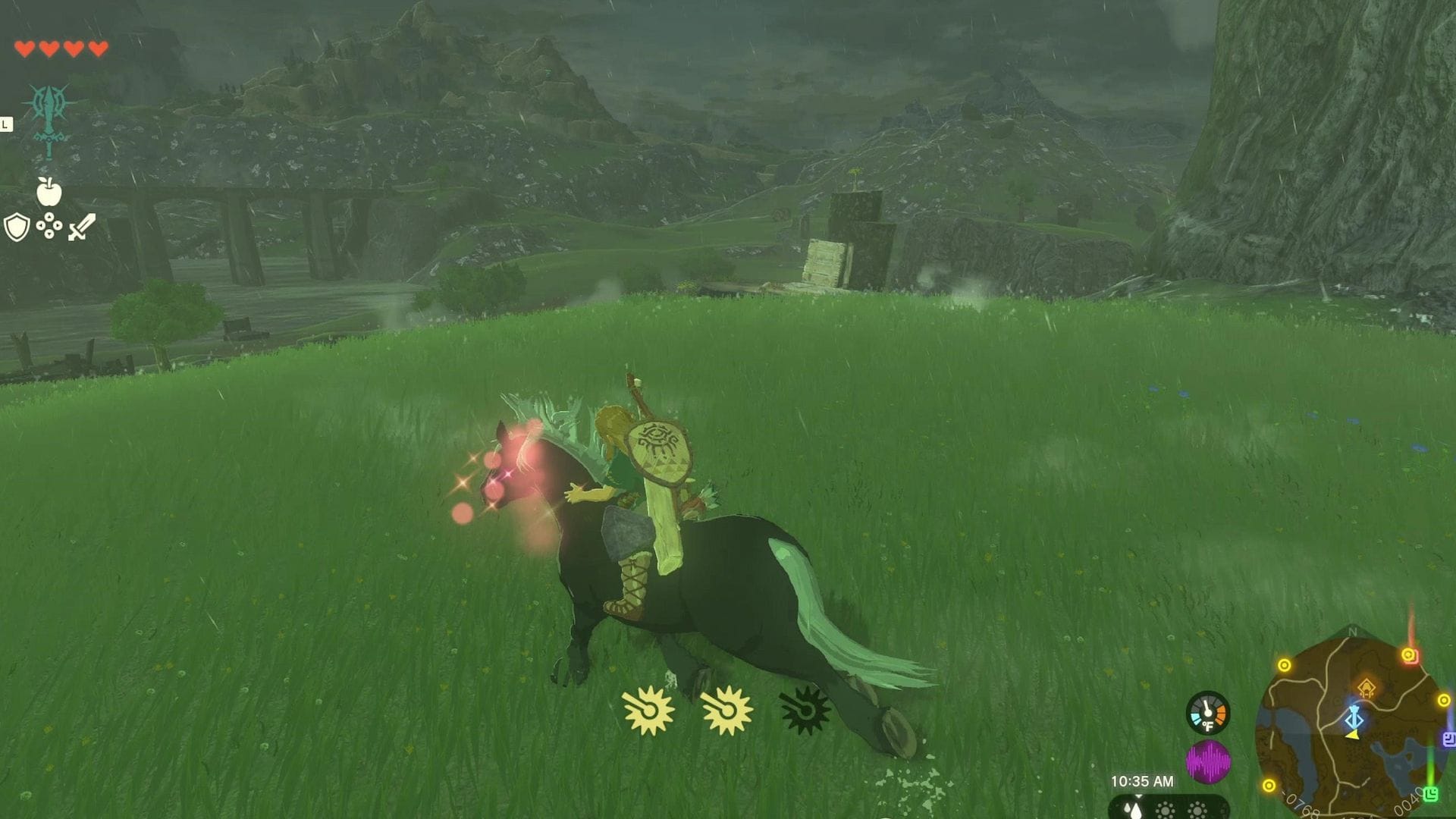Open the °F temperature unit selector

(1208, 725)
